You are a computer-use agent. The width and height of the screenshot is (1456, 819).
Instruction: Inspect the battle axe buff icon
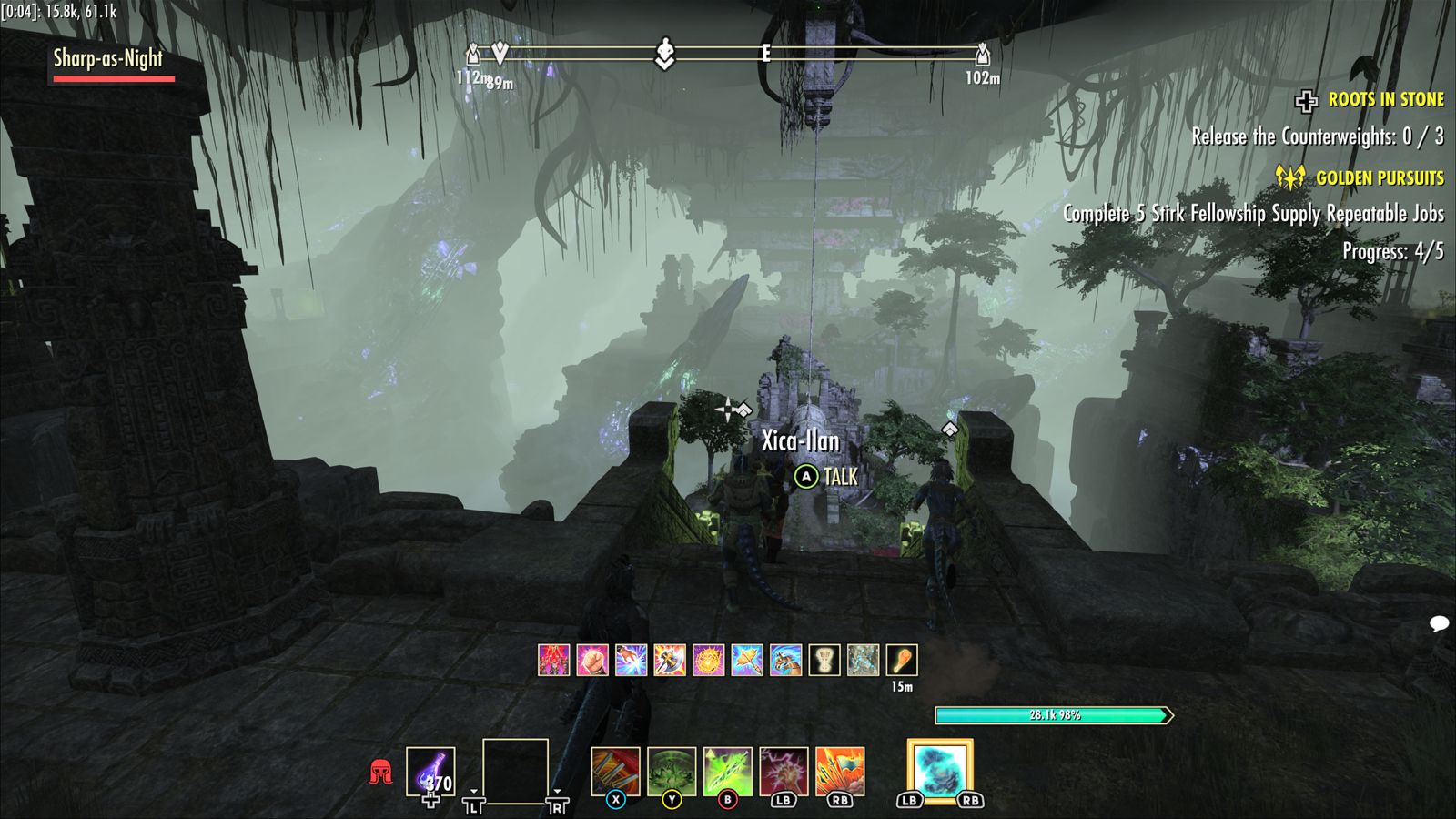click(670, 660)
